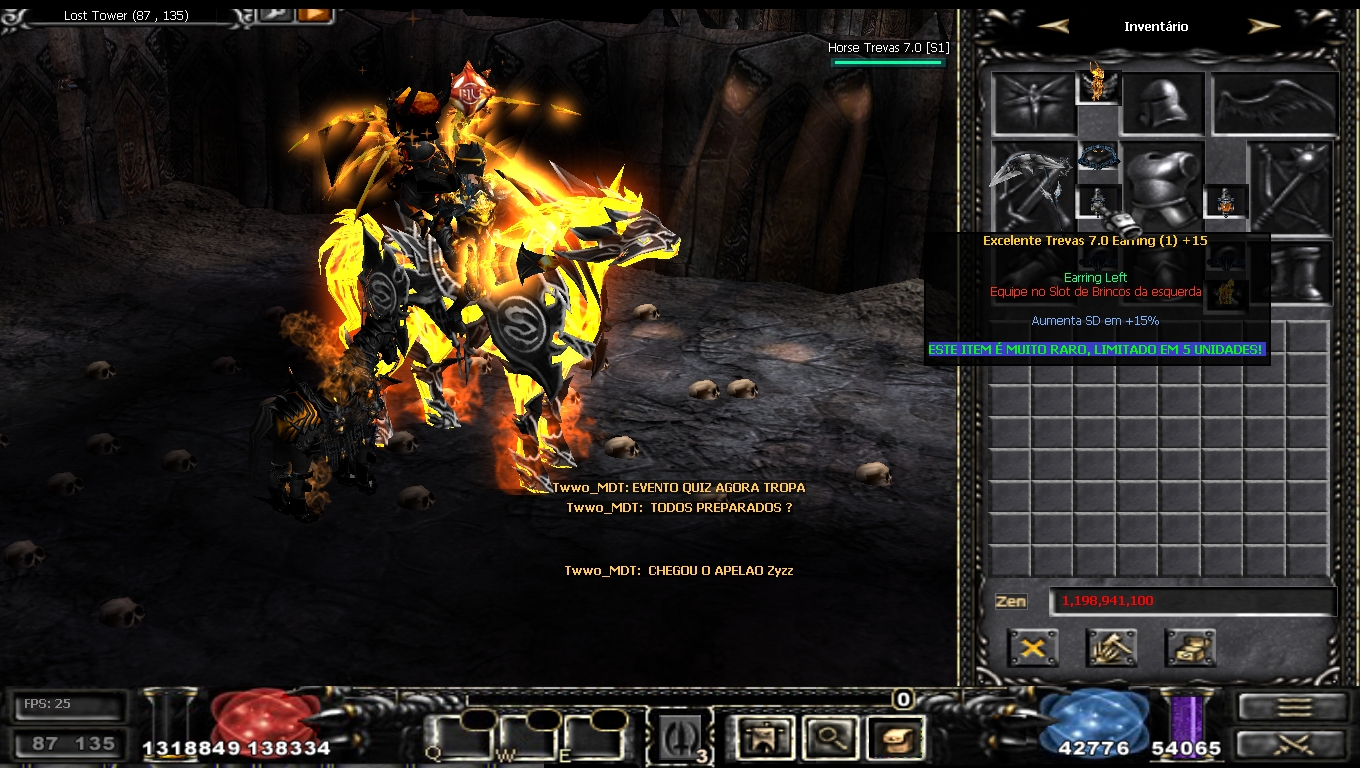
Task: Open the magnifying glass button on hotbar
Action: pos(829,740)
